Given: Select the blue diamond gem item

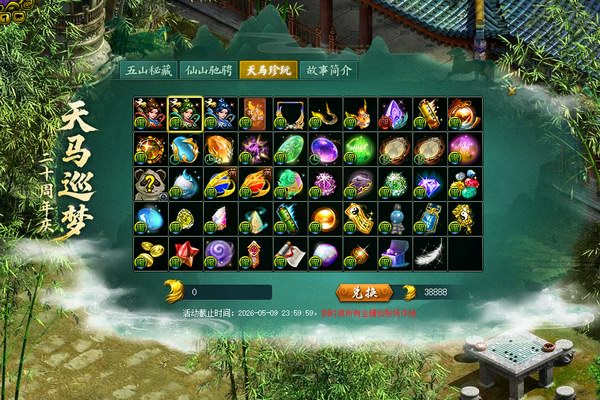Looking at the screenshot, I should click(430, 184).
